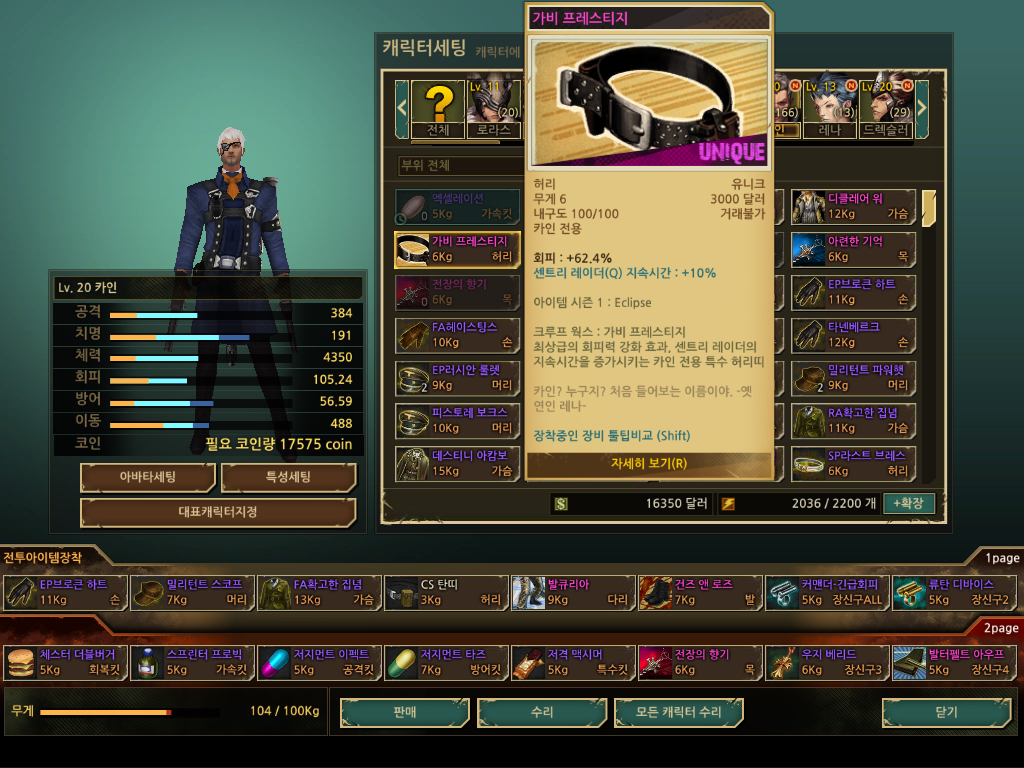Viewport: 1024px width, 768px height.
Task: Click the equipped 커맨더-긴급회피 accessory slot
Action: coord(826,592)
